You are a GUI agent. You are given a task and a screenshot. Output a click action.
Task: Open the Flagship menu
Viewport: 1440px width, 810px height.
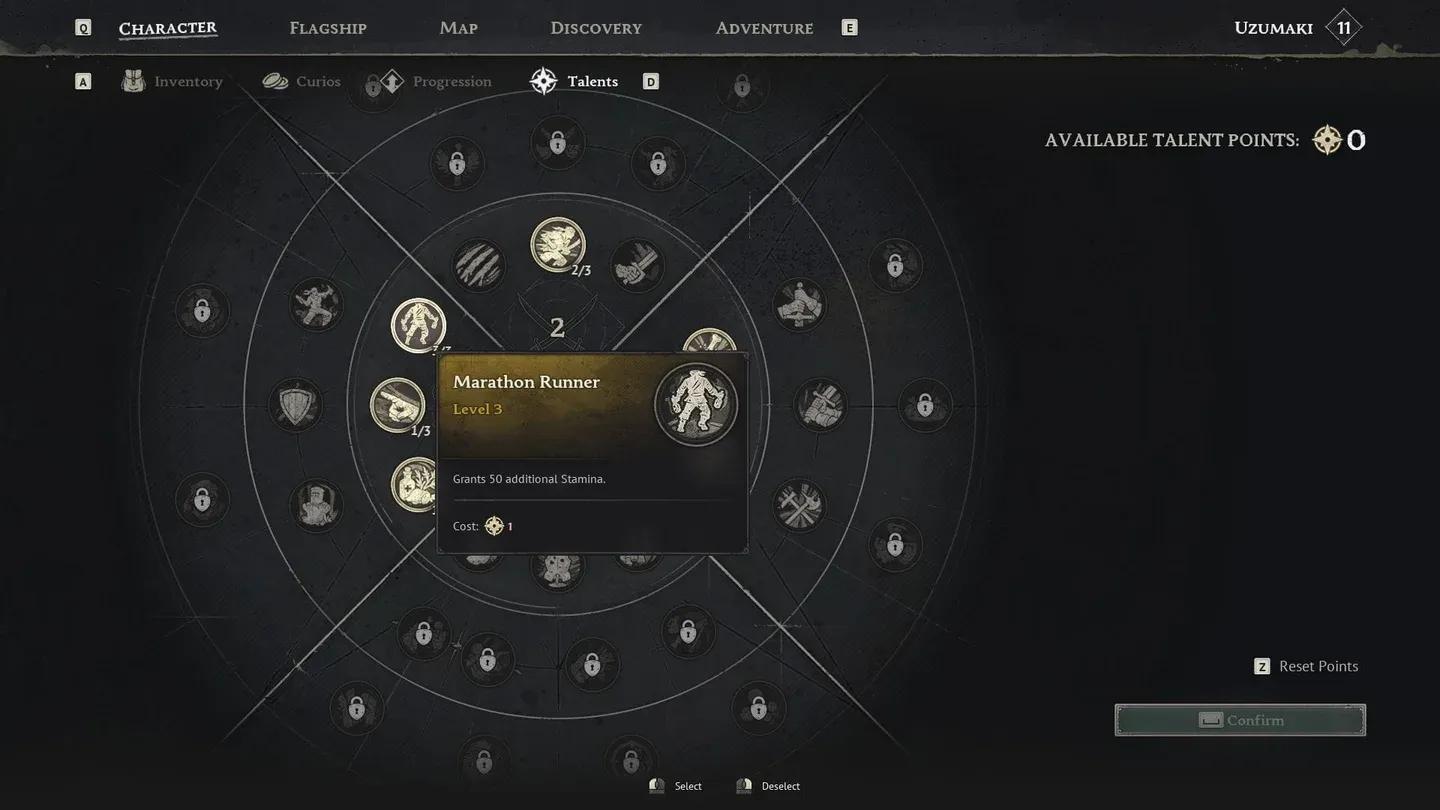[328, 27]
